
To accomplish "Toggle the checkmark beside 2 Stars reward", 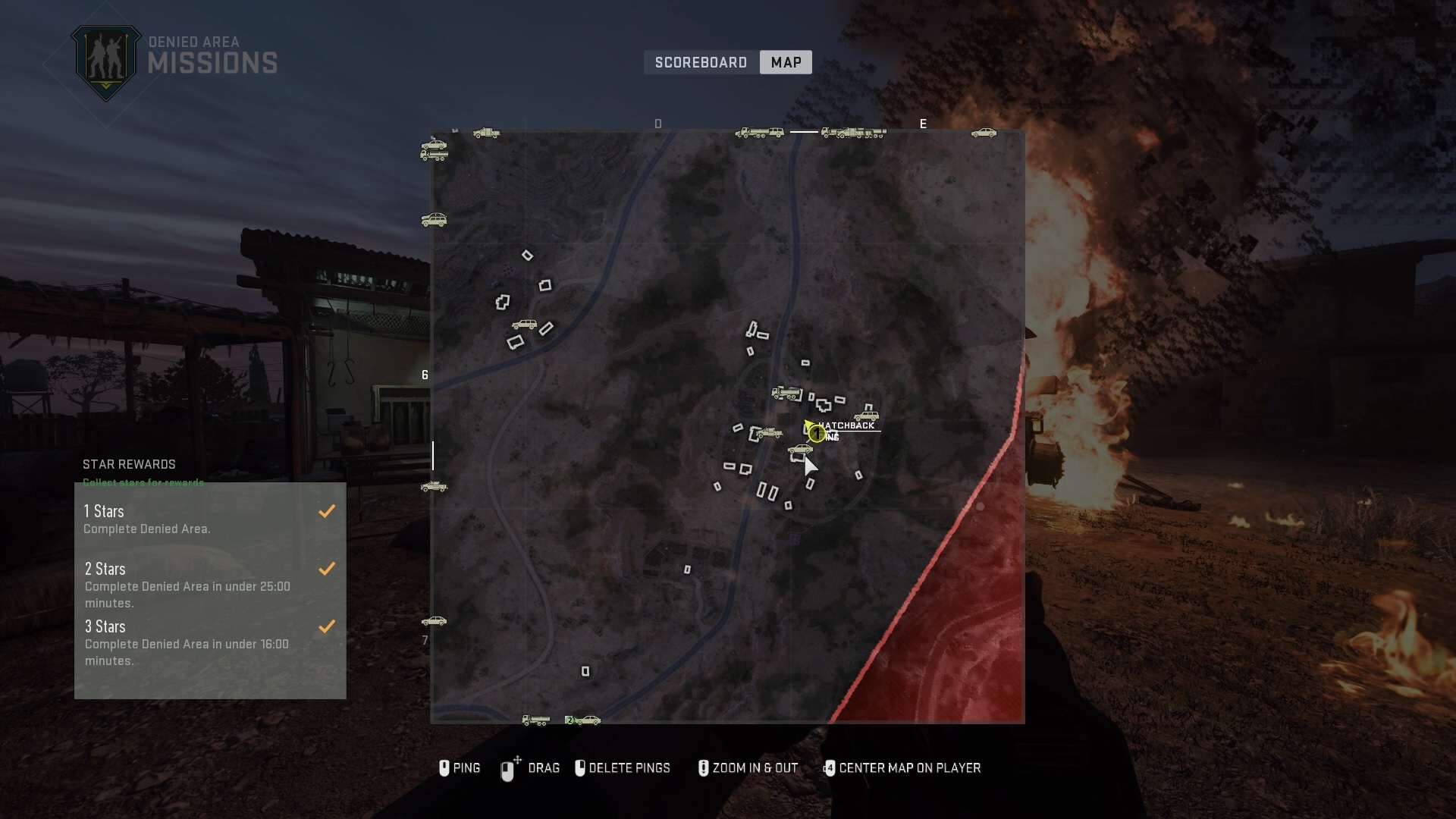I will tap(327, 569).
